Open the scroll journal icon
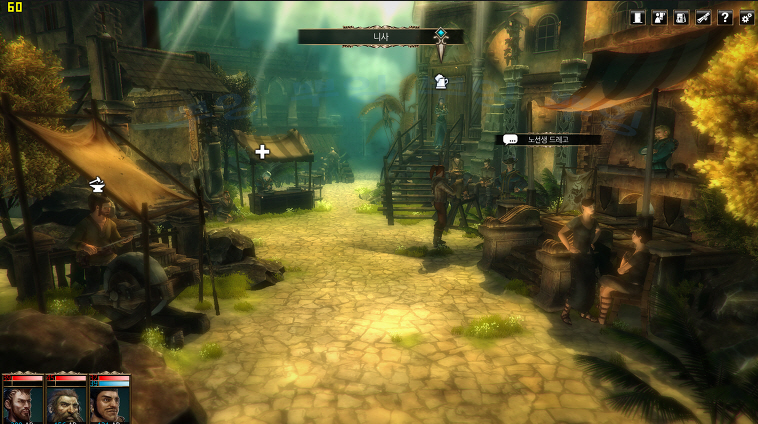This screenshot has width=758, height=424. click(x=703, y=17)
